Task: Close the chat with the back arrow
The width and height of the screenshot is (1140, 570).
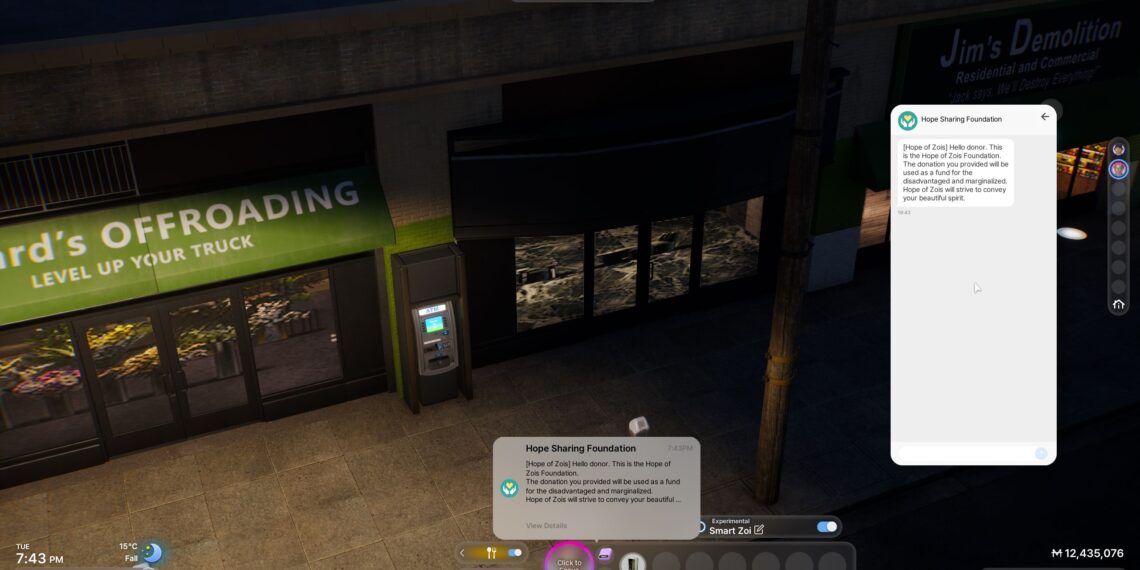Action: [x=1045, y=117]
